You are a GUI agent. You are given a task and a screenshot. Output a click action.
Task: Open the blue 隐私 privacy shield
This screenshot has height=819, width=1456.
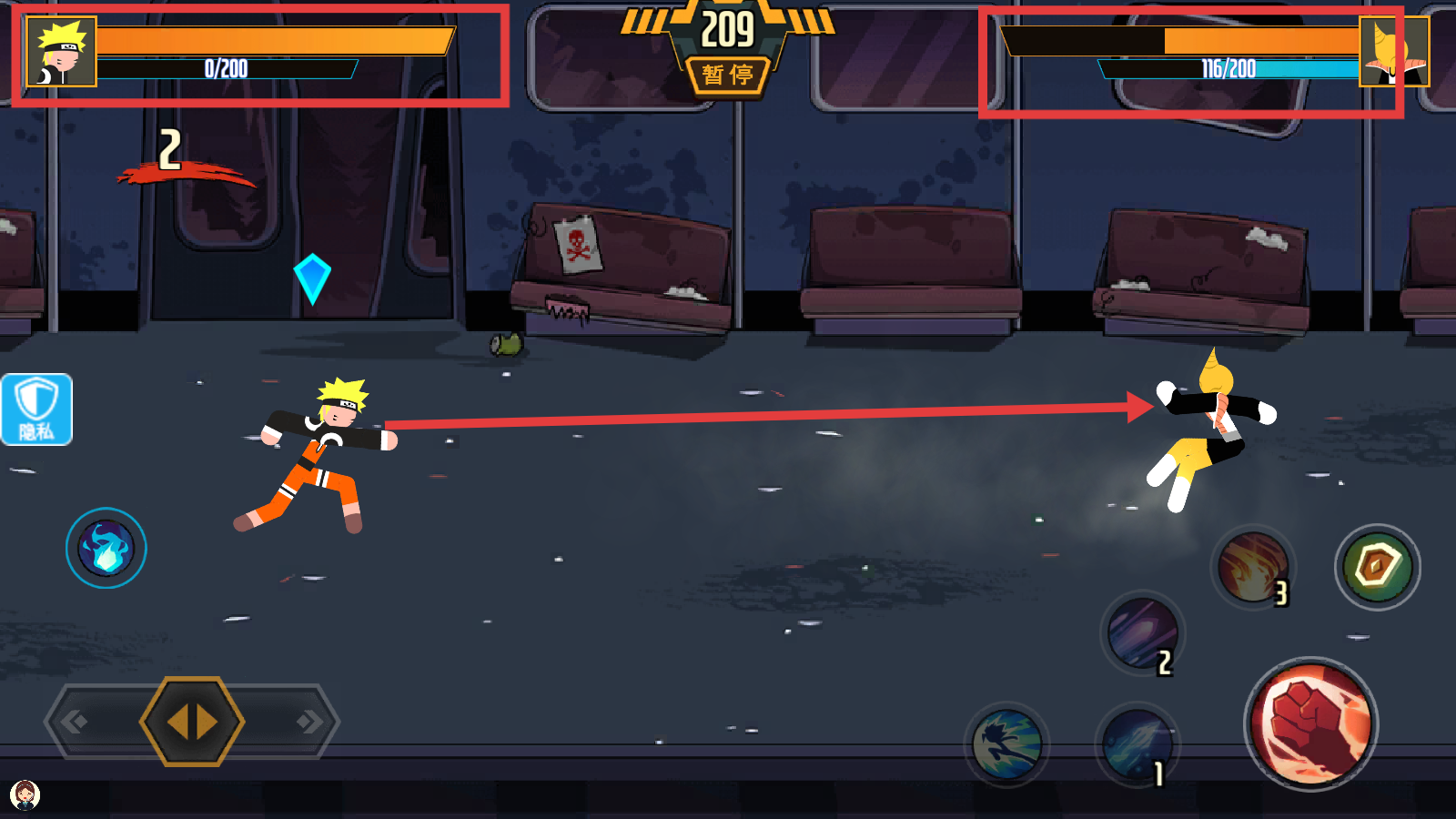[36, 409]
